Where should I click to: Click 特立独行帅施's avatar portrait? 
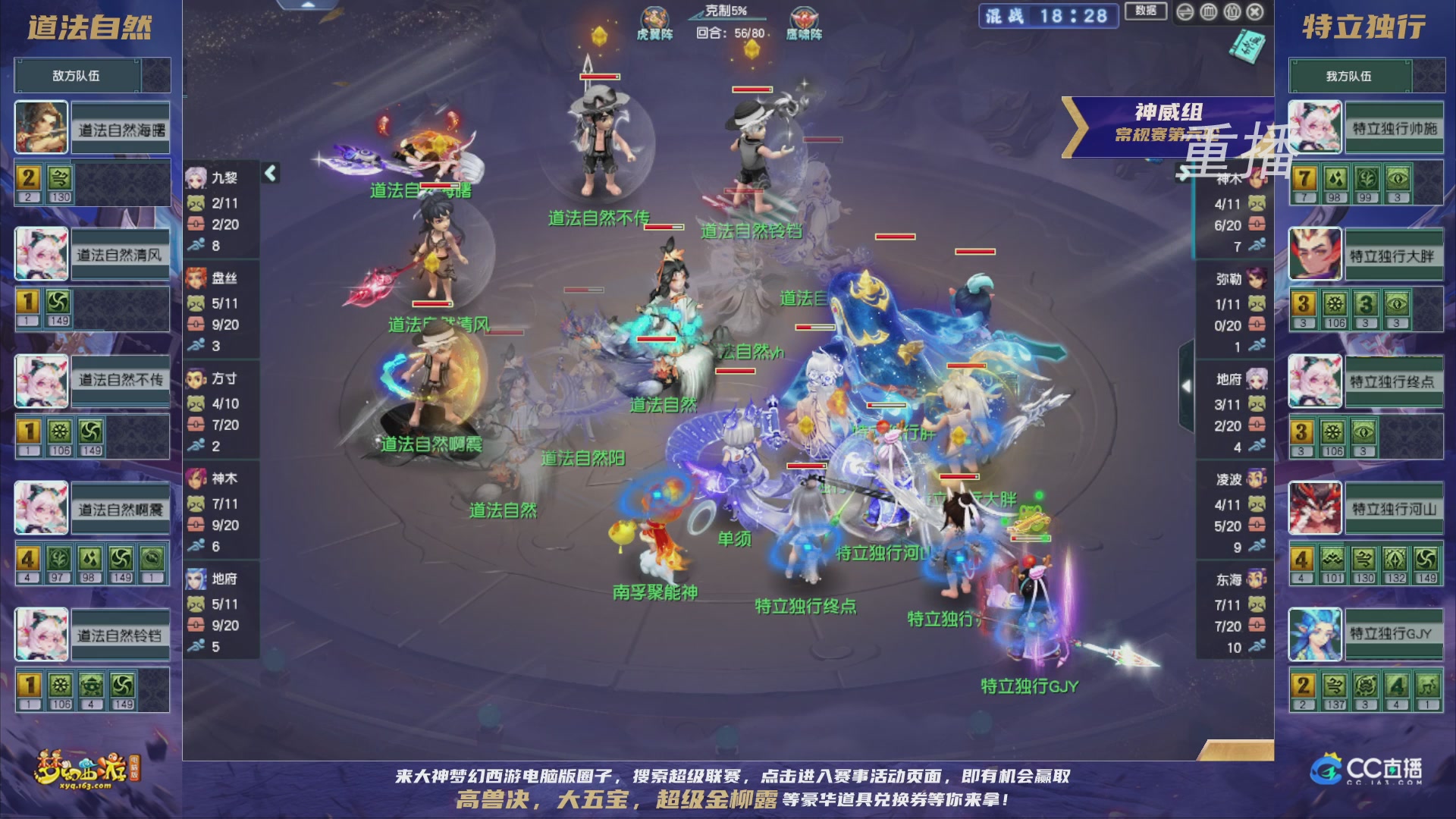(1315, 127)
